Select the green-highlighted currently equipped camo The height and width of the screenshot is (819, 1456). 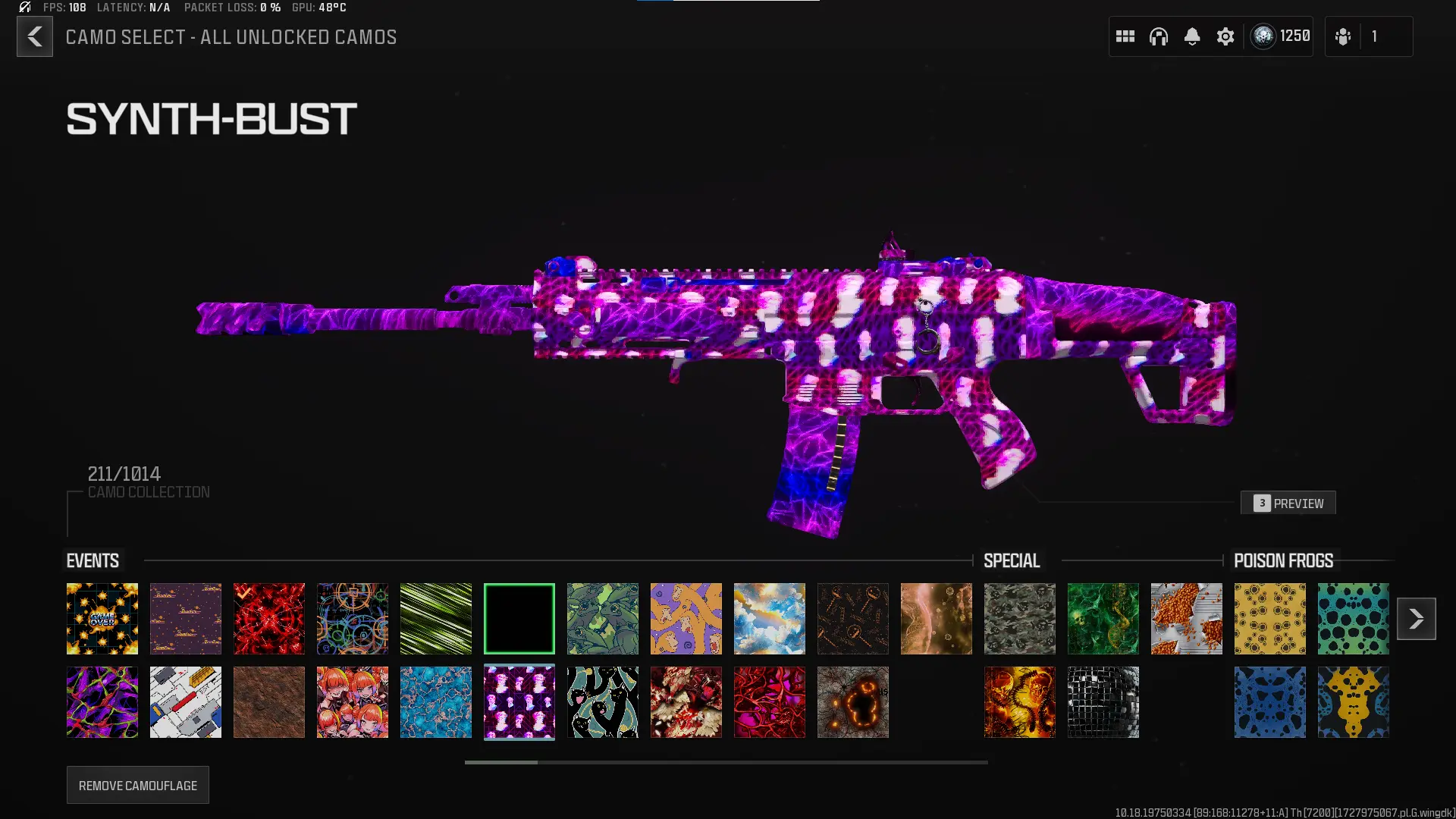click(x=519, y=618)
